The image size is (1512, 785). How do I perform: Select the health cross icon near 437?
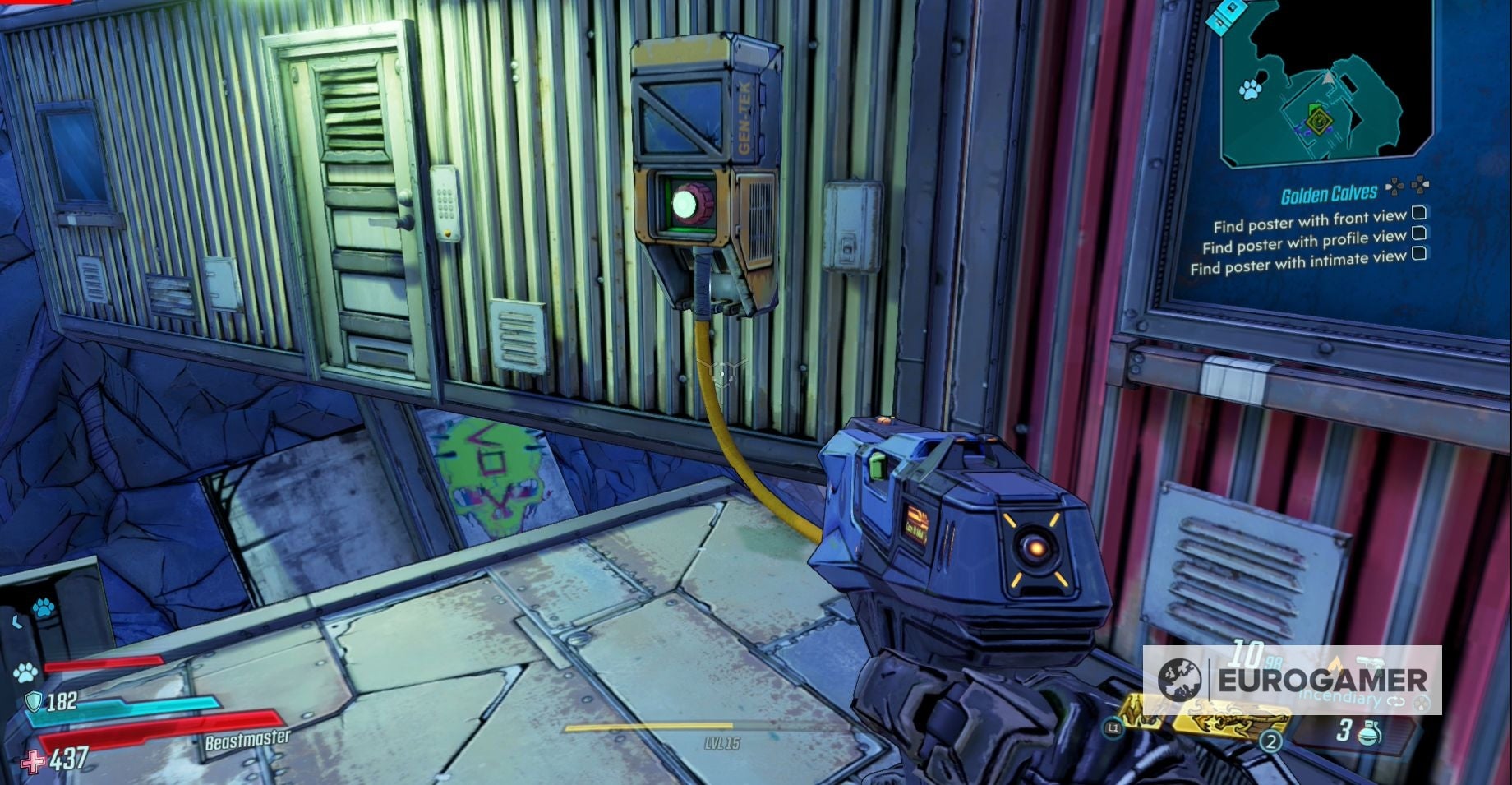pos(34,764)
